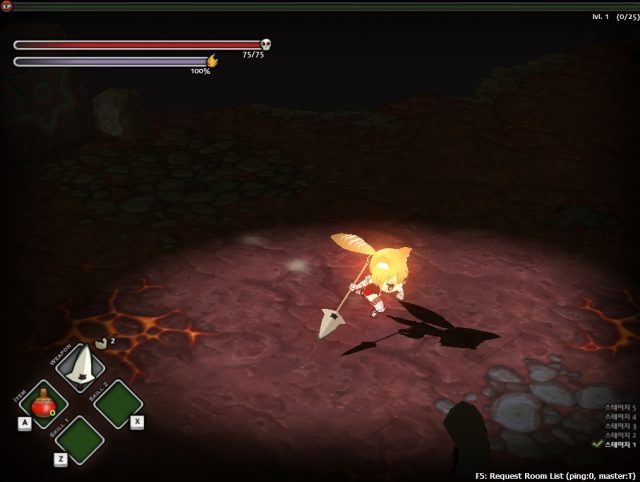Activate the empty Skill 1 slot
640x482 pixels.
[x=80, y=440]
